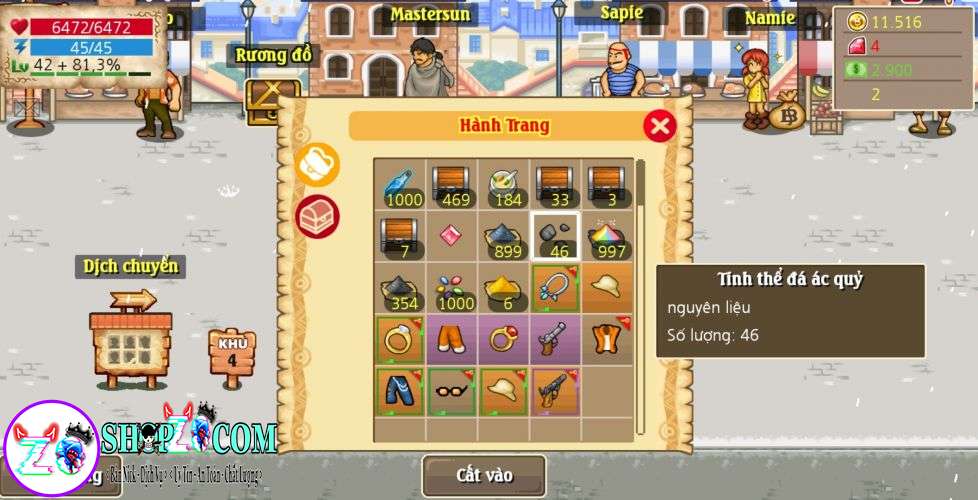Viewport: 978px width, 500px height.
Task: Select the dark ore stack of 899
Action: tap(504, 237)
